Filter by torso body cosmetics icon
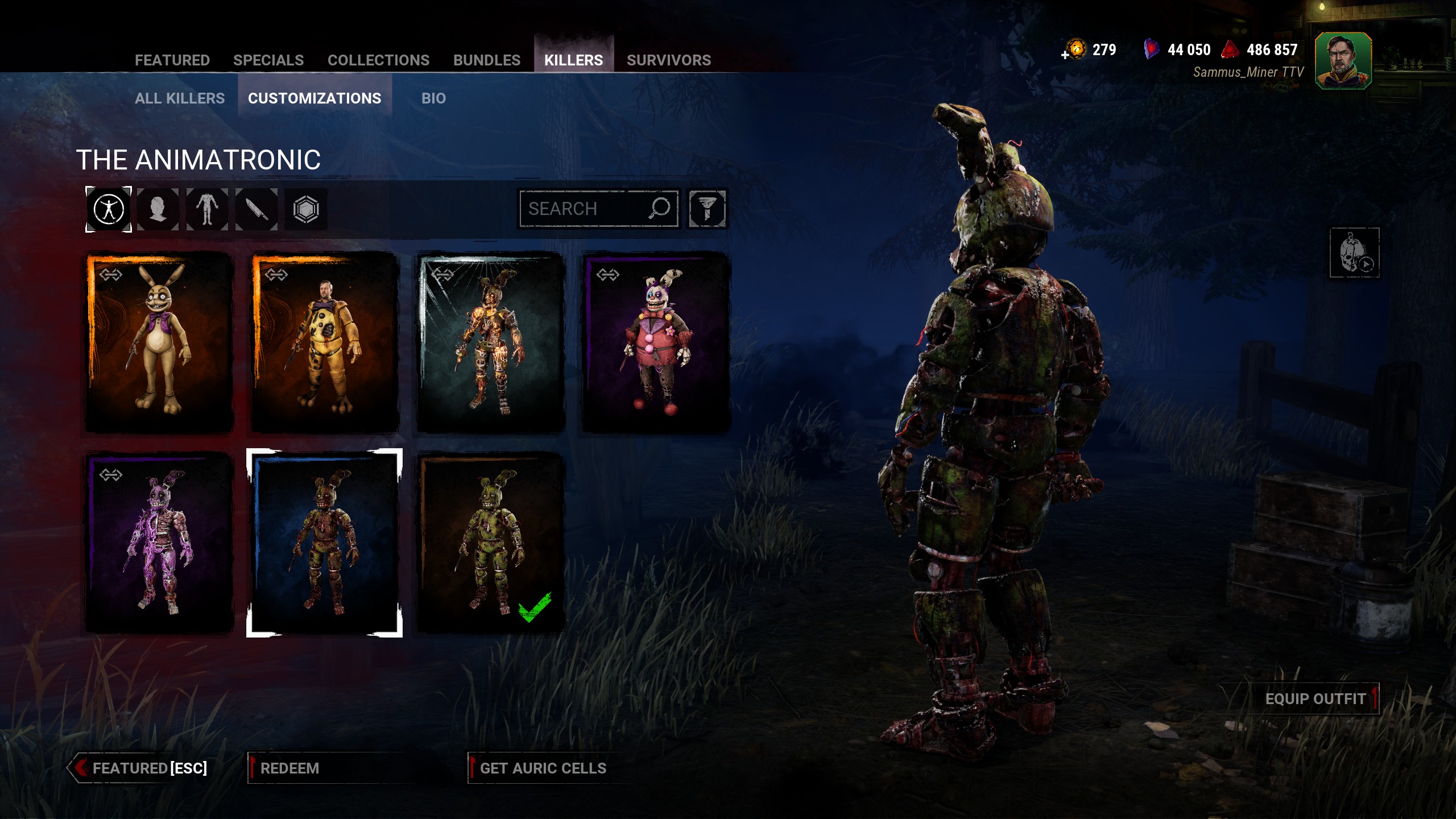 207,209
